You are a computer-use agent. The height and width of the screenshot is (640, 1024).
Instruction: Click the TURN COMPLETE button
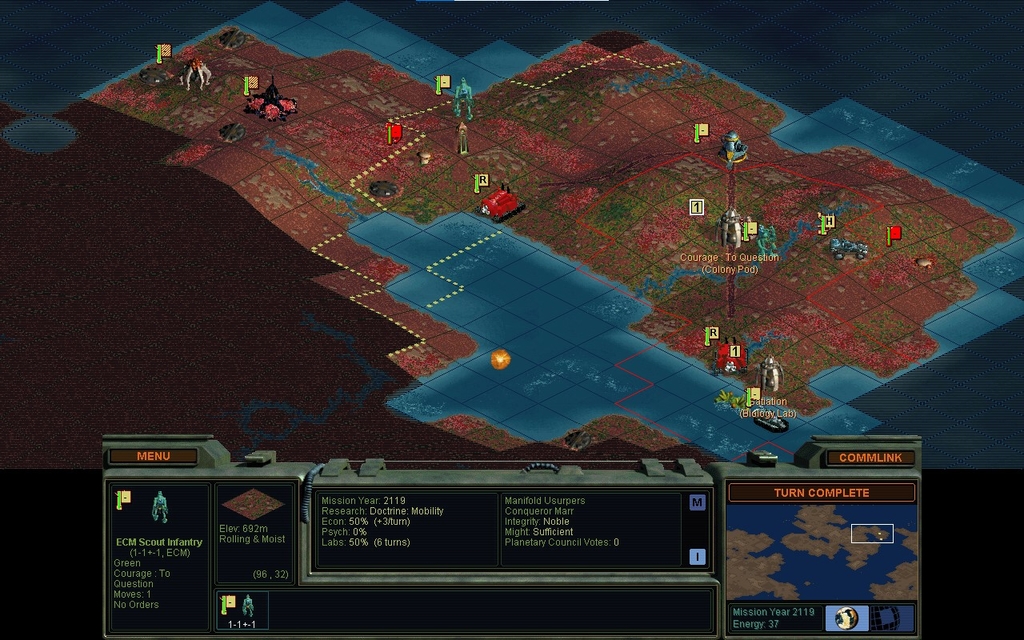click(821, 492)
